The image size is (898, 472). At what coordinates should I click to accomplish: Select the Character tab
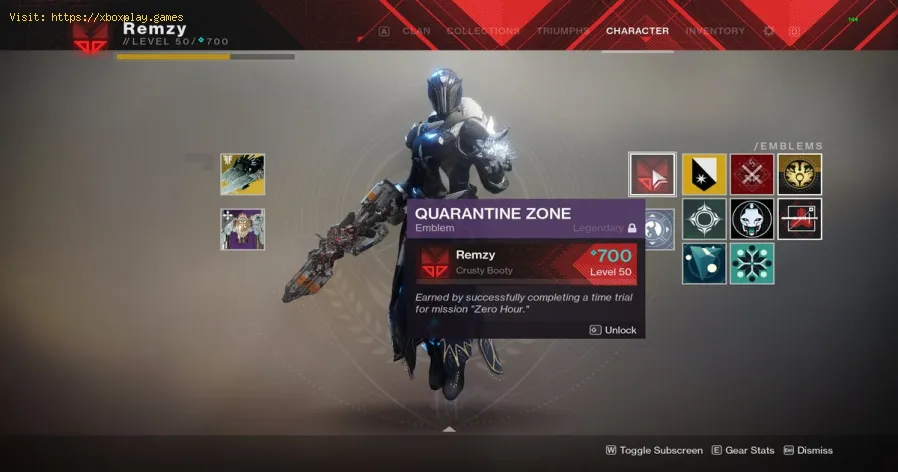[637, 31]
